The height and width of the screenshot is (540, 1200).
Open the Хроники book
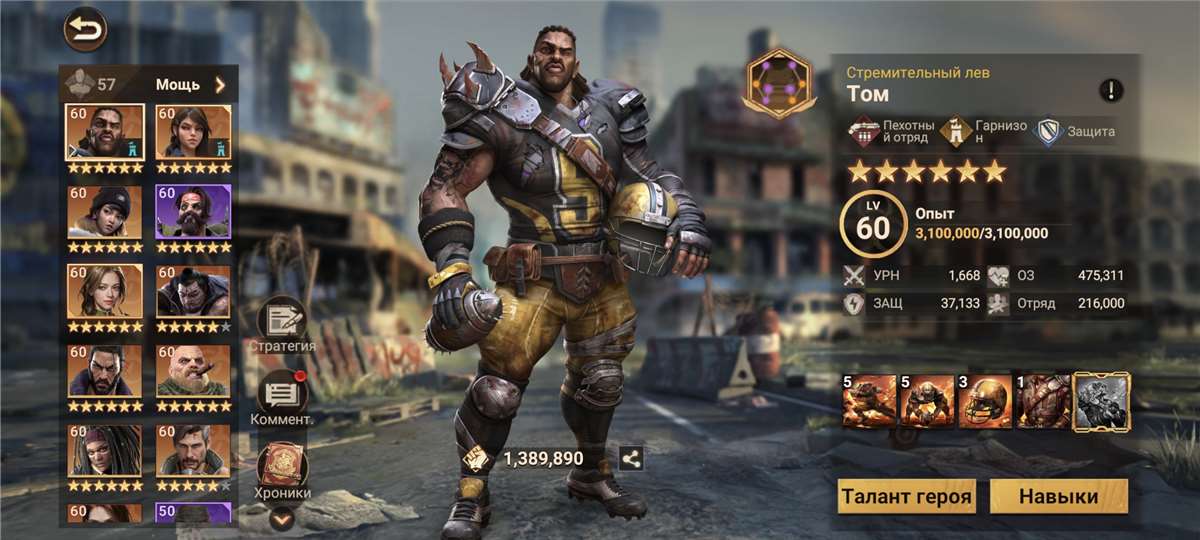(282, 467)
